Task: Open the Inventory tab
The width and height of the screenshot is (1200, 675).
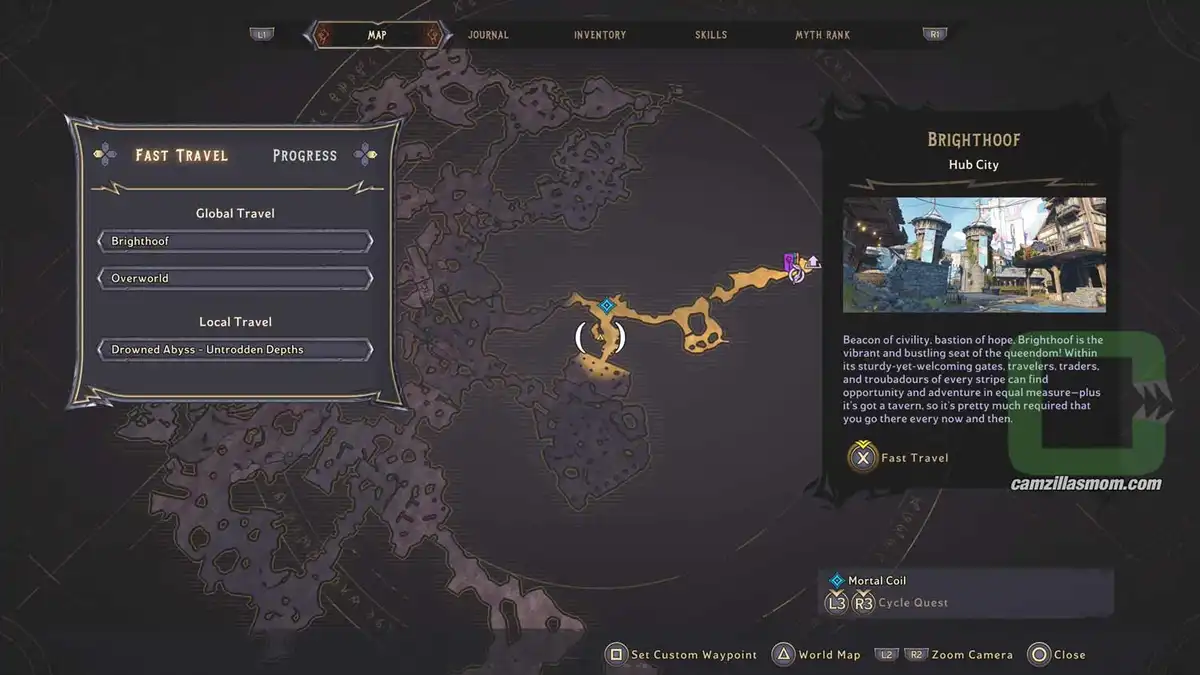Action: (600, 35)
